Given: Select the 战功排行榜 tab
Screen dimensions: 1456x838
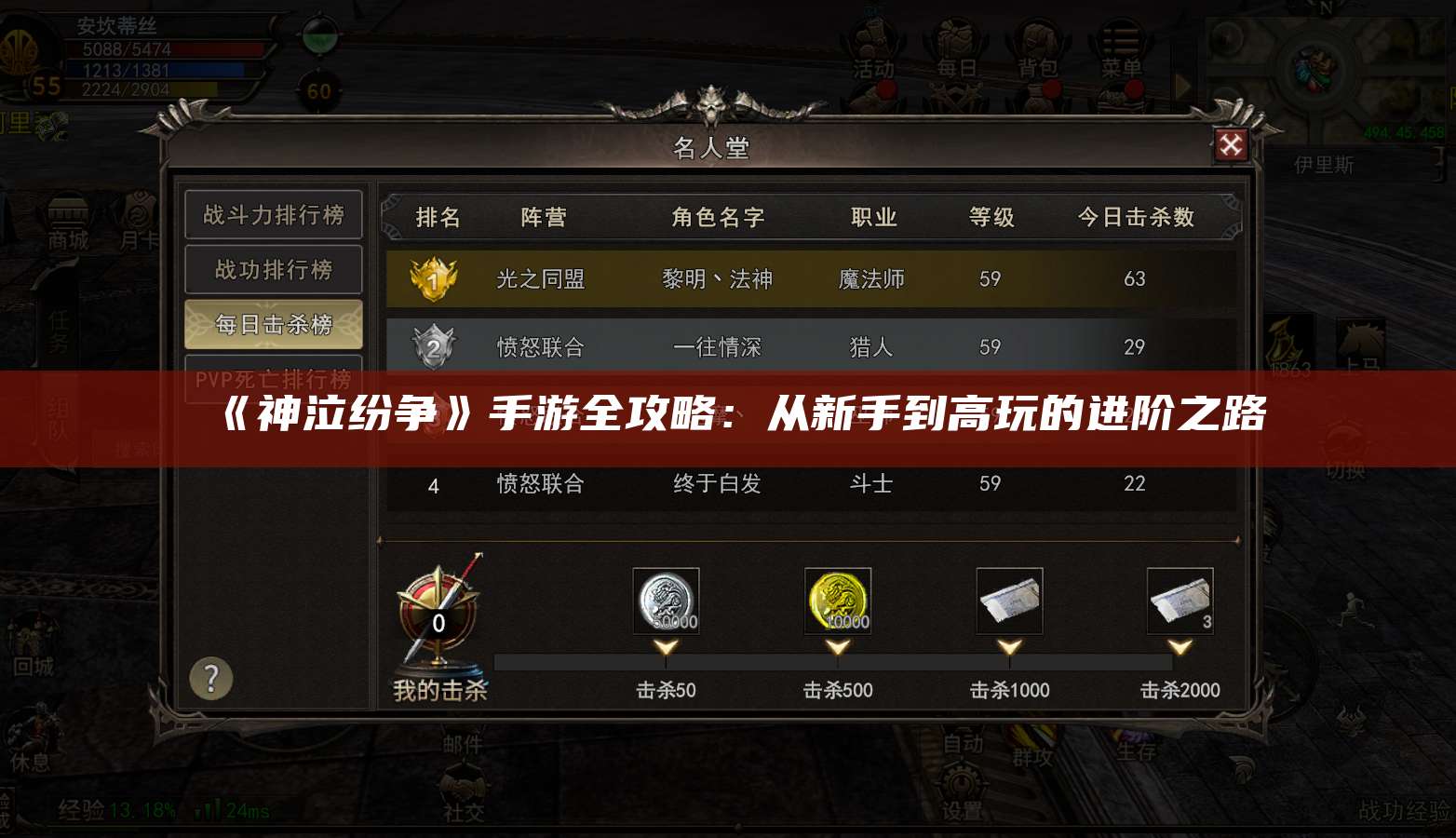Looking at the screenshot, I should [x=273, y=270].
